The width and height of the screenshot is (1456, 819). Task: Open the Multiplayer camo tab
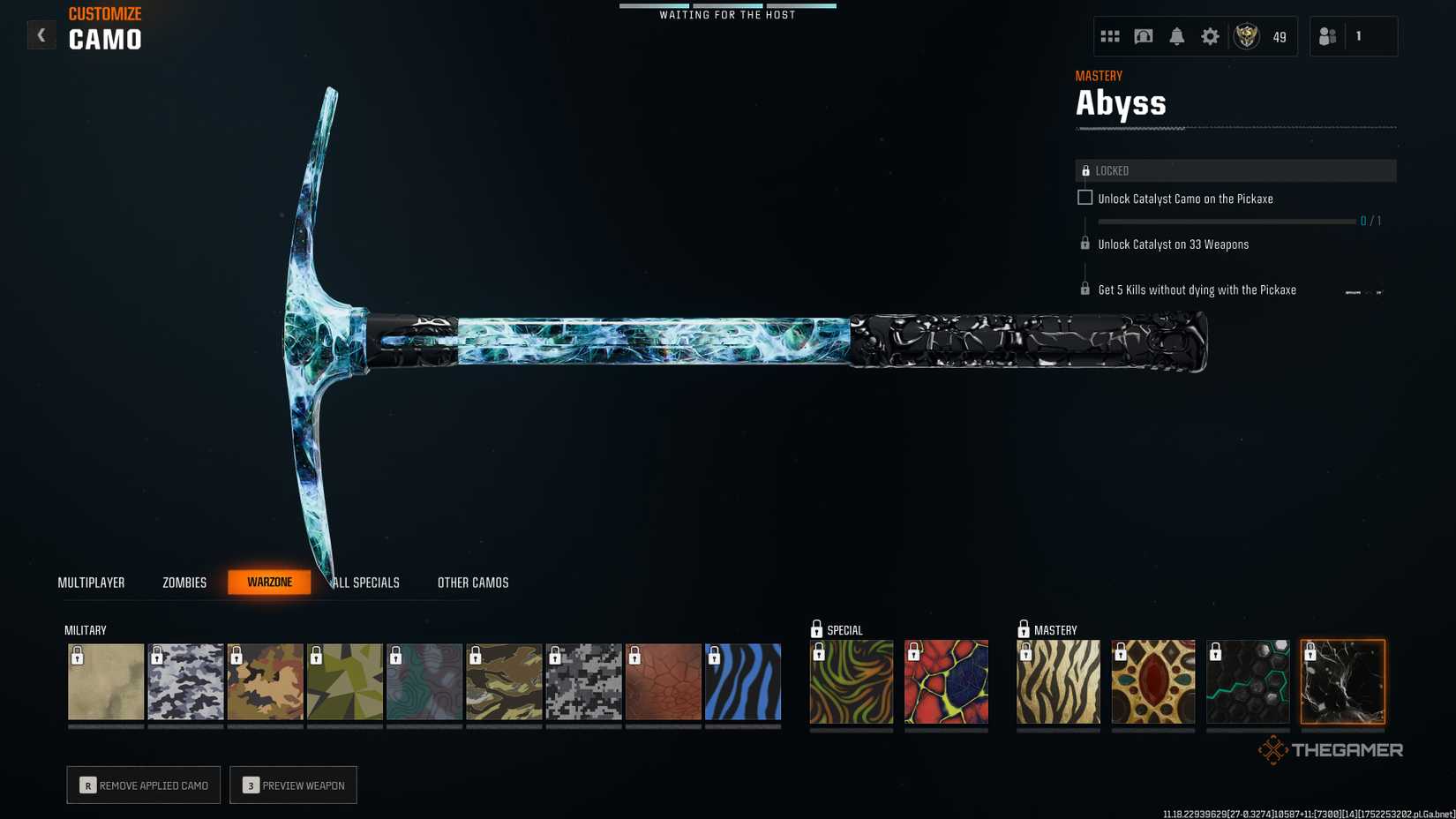click(91, 582)
